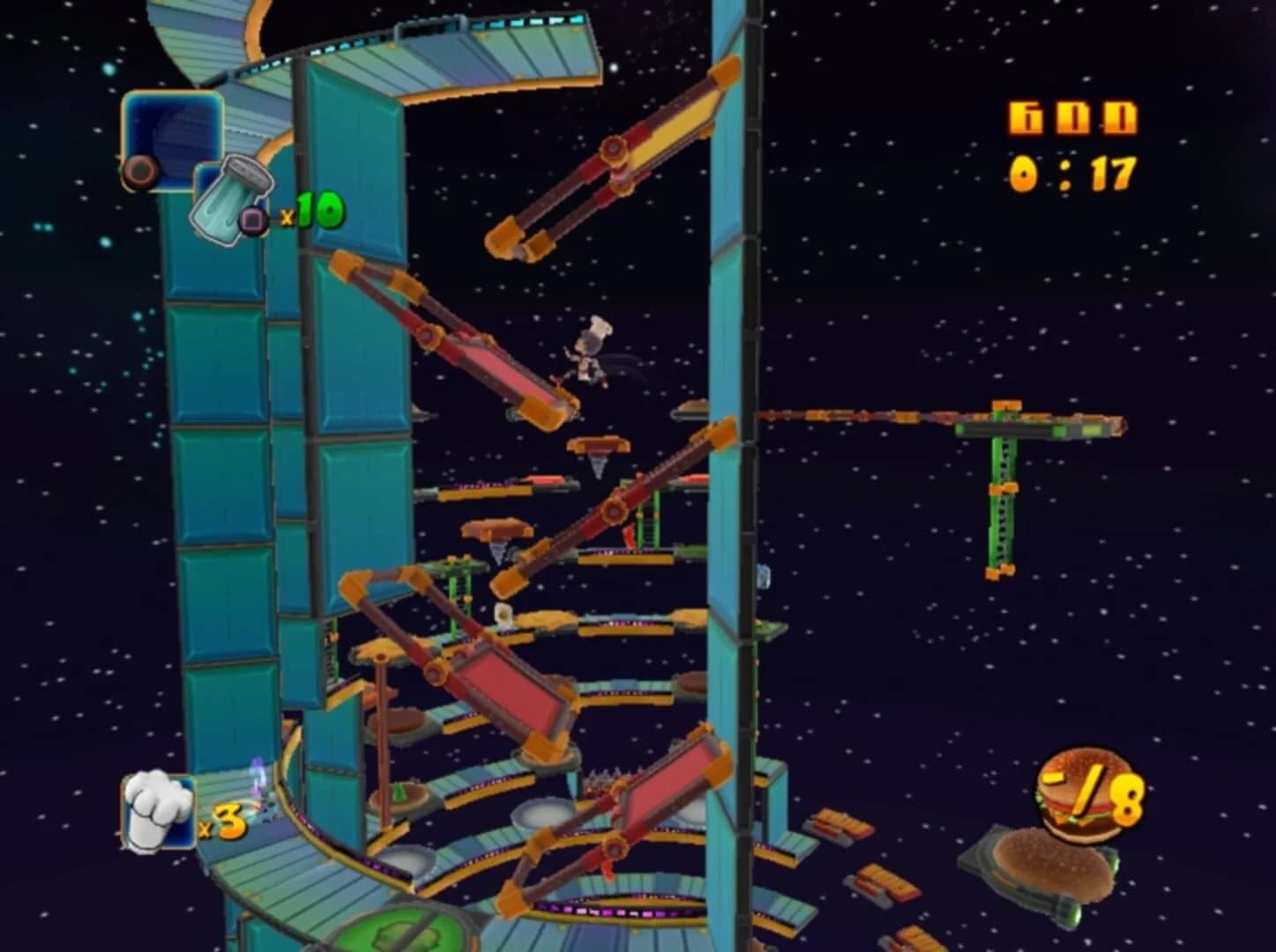Click the hamburger progress icon

click(x=1078, y=792)
